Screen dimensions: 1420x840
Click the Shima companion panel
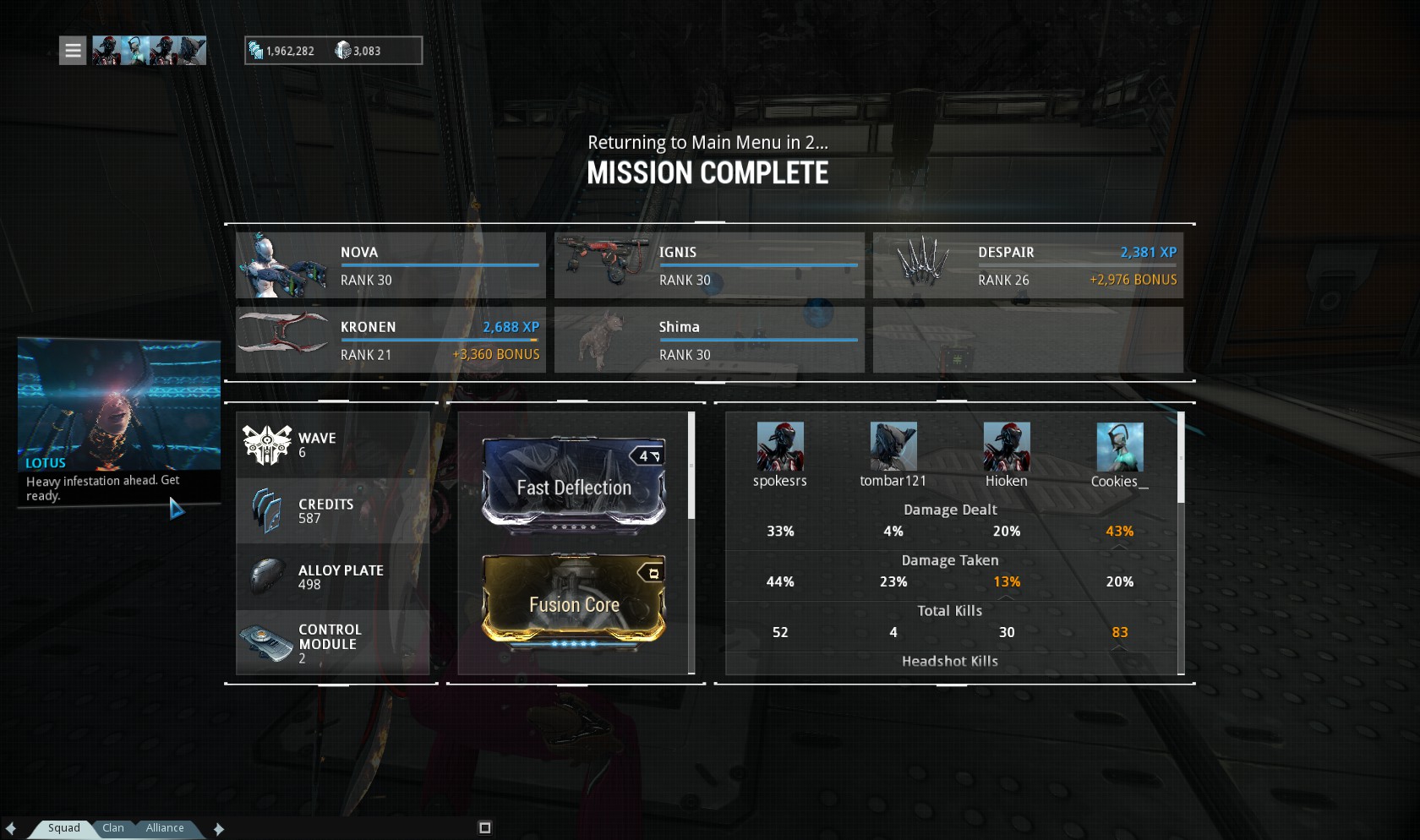pos(709,340)
